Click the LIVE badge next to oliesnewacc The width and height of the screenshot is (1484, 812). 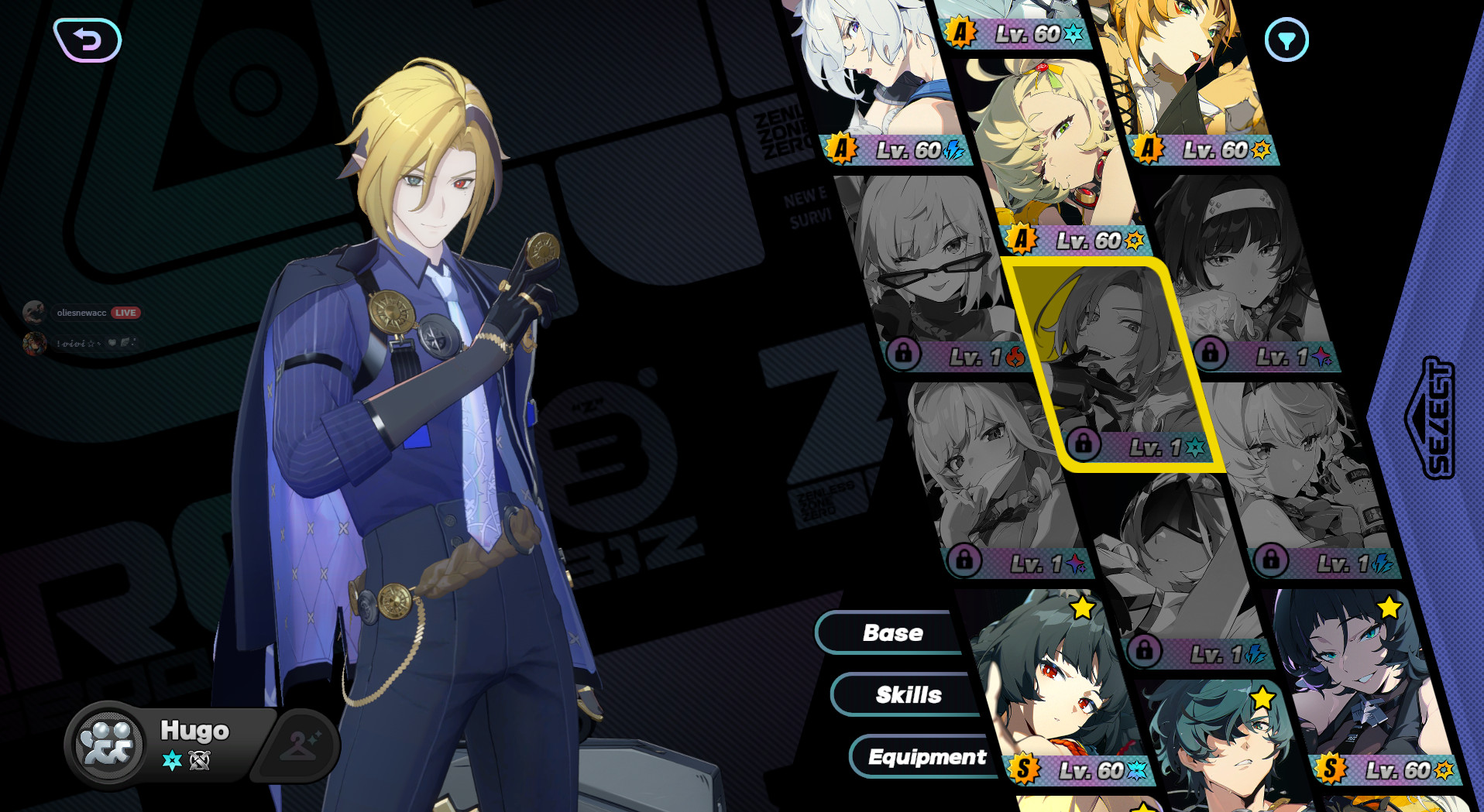pyautogui.click(x=126, y=312)
